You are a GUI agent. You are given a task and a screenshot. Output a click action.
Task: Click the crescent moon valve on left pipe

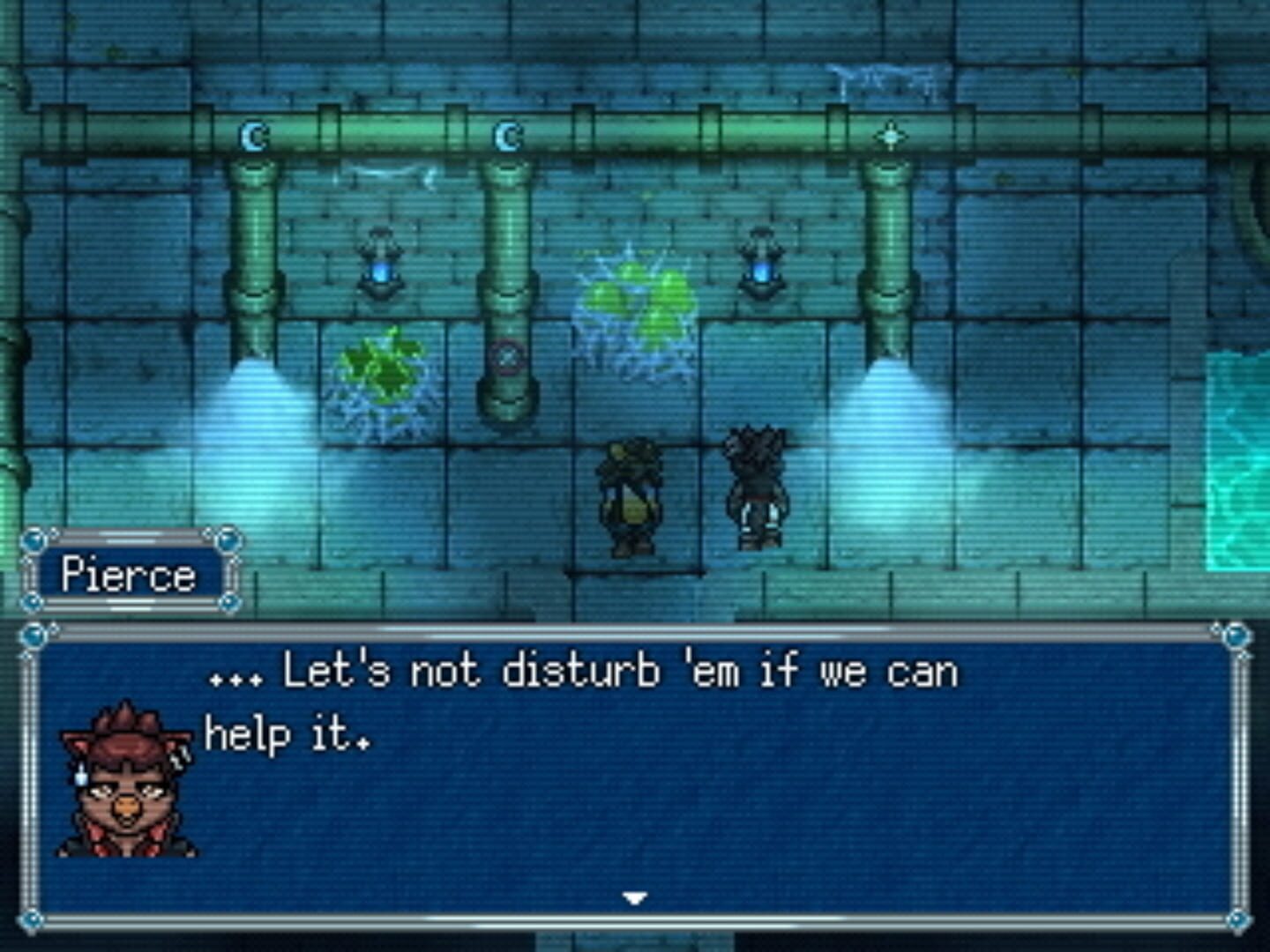(250, 136)
